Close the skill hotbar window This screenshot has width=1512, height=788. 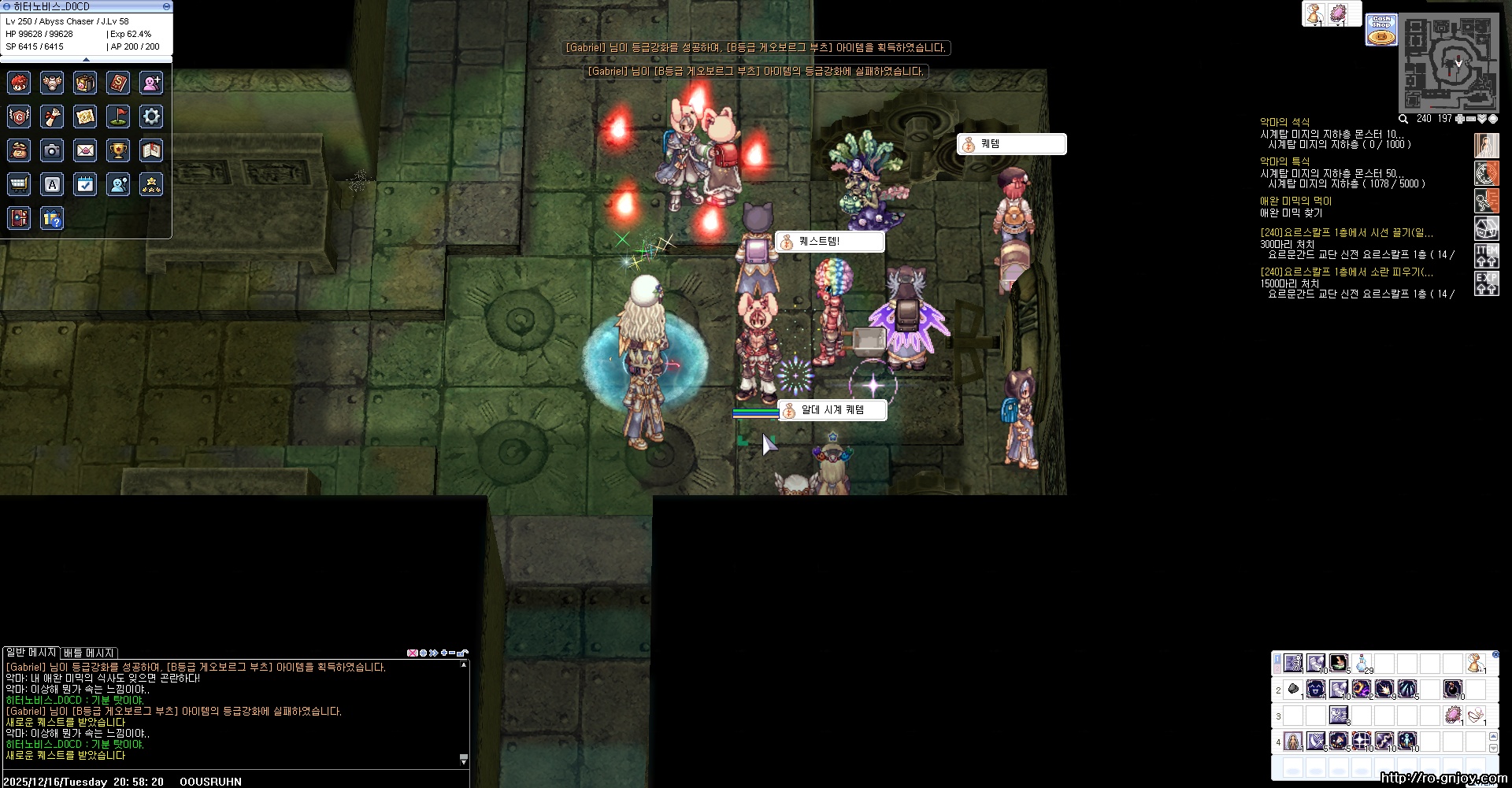tap(1495, 654)
